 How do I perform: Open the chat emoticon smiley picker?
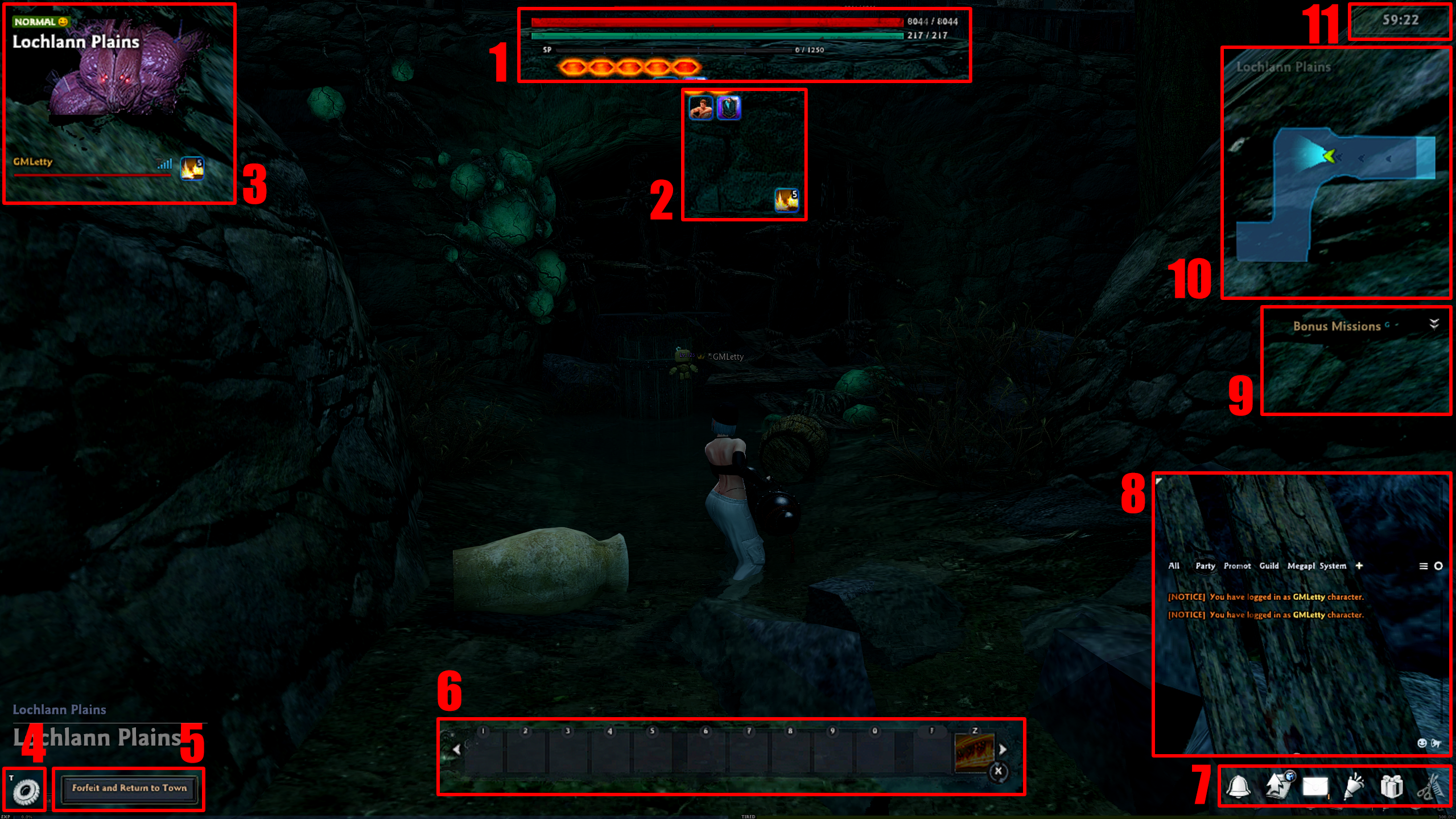pyautogui.click(x=1421, y=743)
